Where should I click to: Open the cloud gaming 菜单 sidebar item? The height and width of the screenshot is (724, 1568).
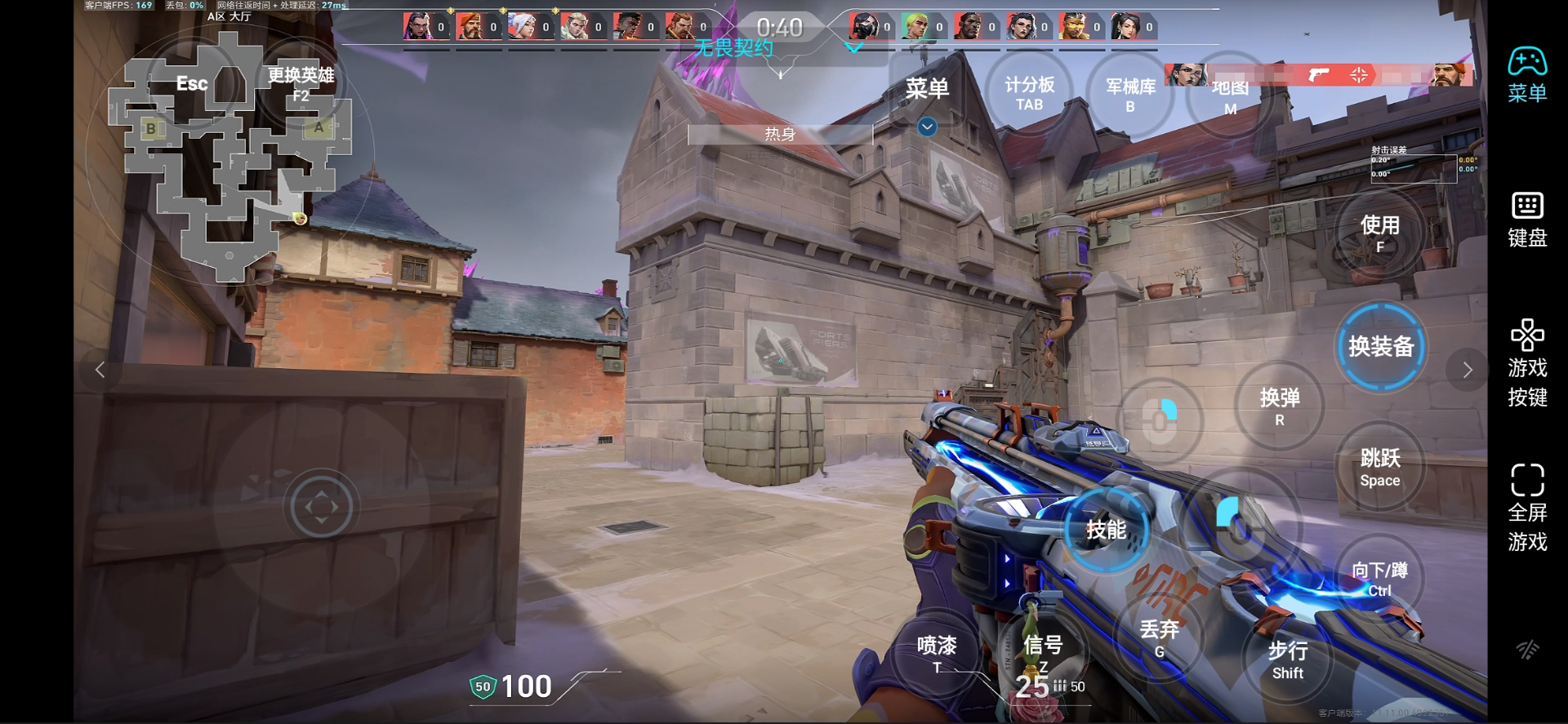coord(1527,75)
